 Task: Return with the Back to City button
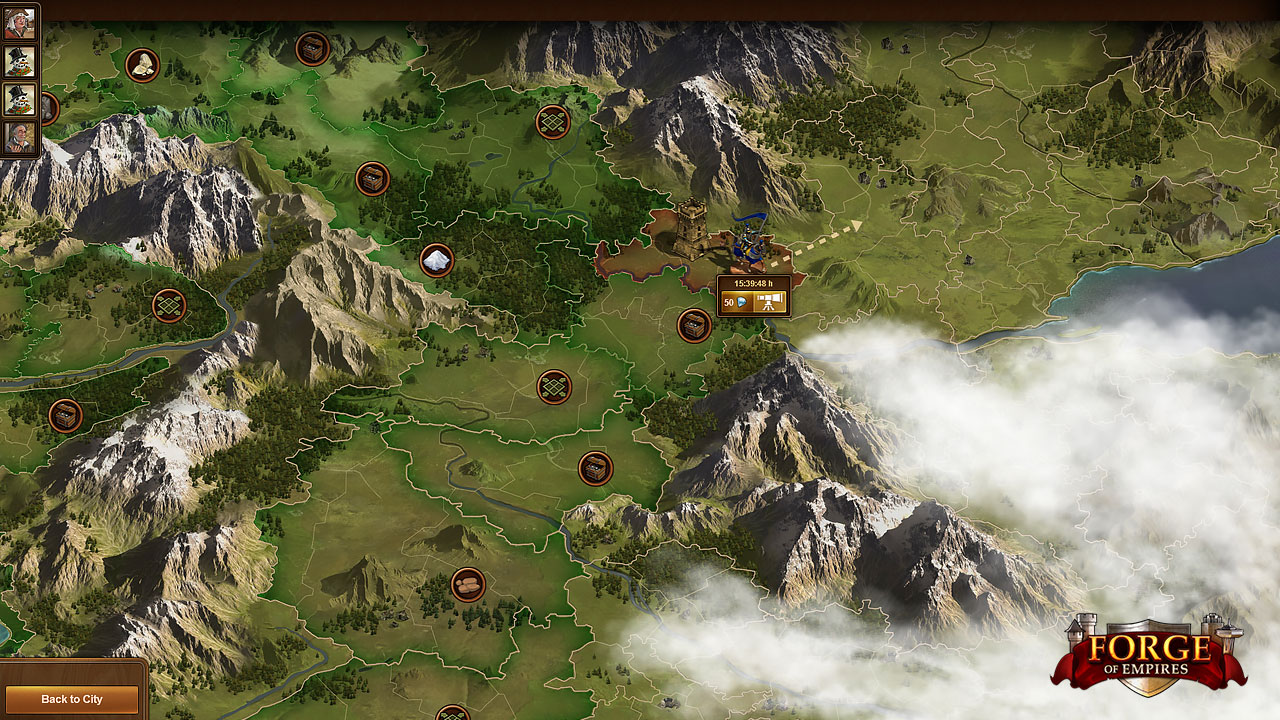click(x=72, y=699)
